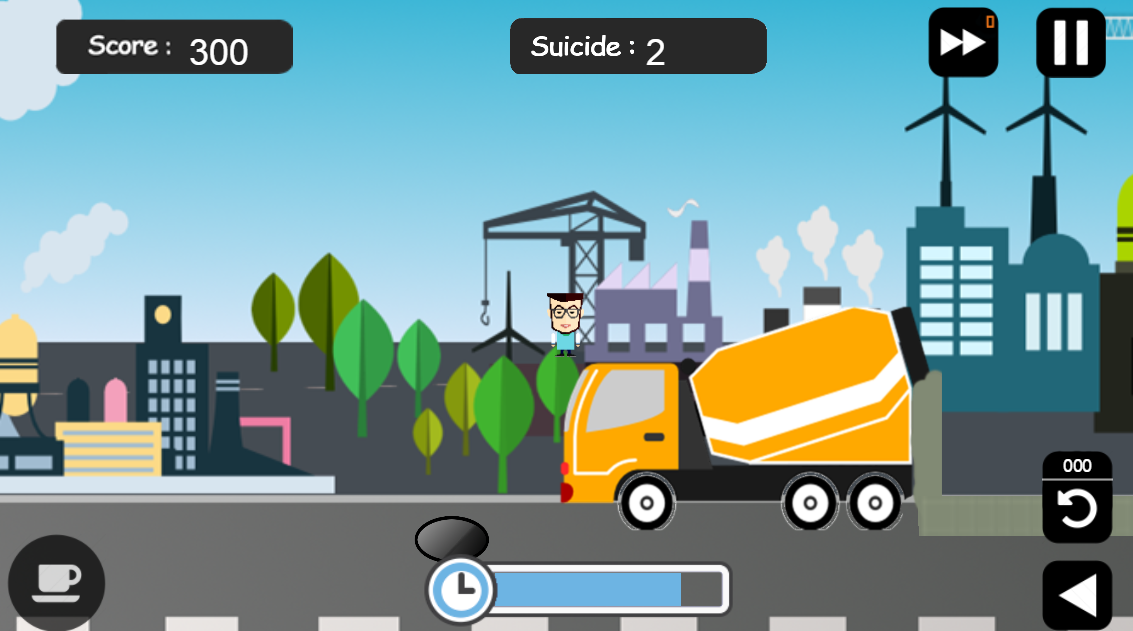1133x631 pixels.
Task: Hit the back triangle button
Action: tap(1077, 595)
